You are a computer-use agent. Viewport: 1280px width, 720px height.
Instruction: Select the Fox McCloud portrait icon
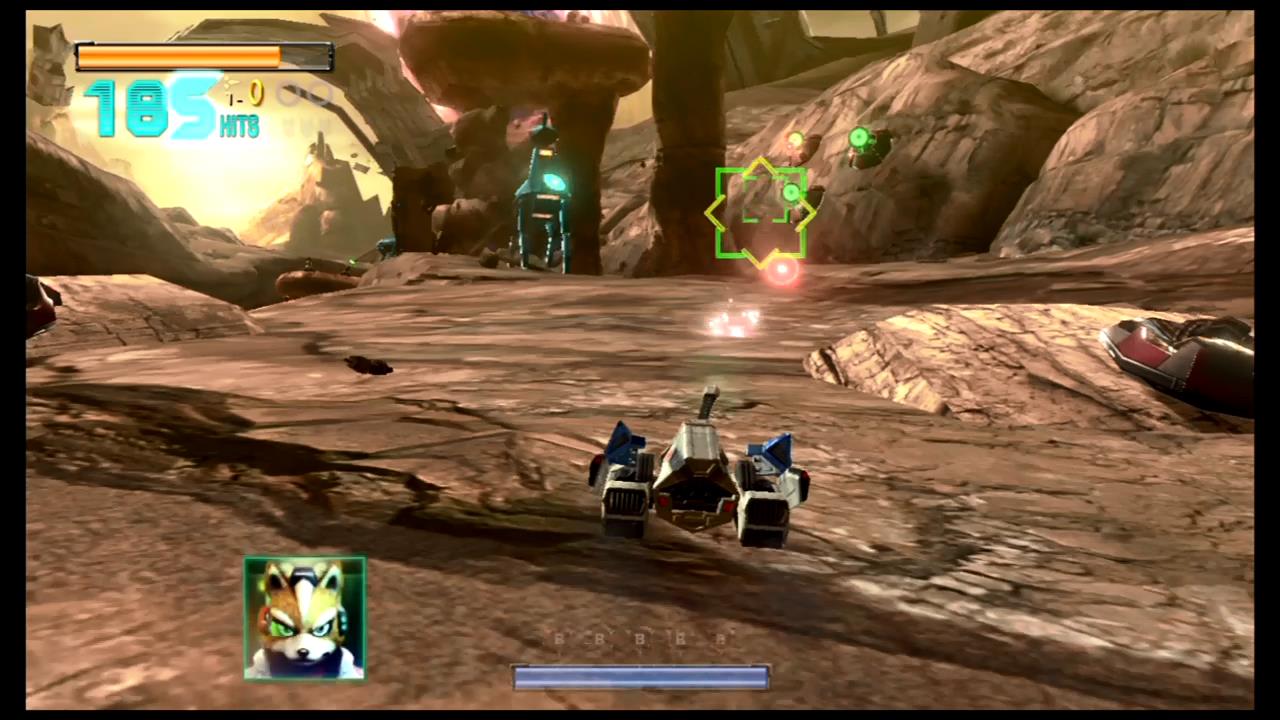point(303,617)
